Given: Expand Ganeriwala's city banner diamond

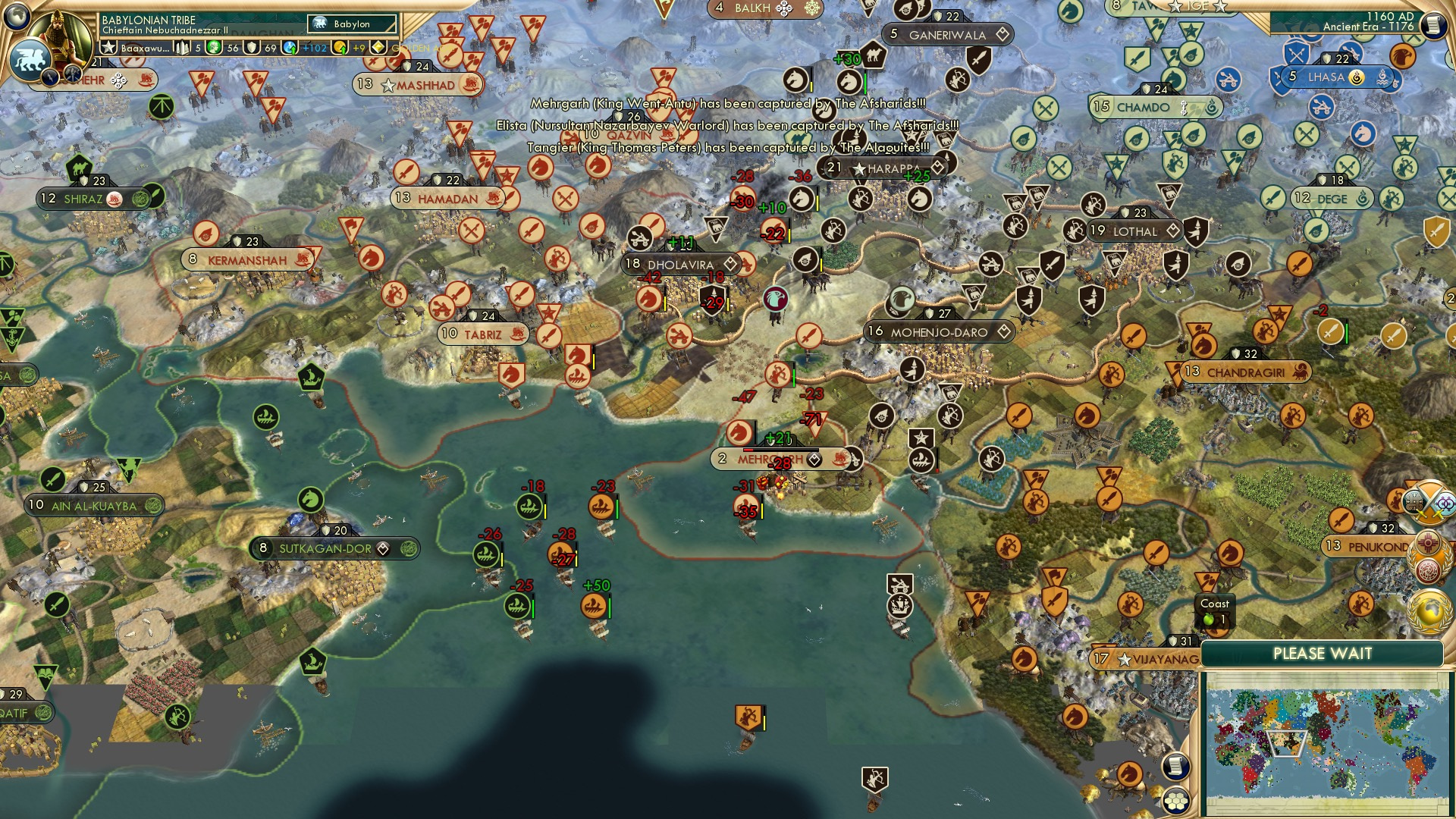Looking at the screenshot, I should [1002, 35].
